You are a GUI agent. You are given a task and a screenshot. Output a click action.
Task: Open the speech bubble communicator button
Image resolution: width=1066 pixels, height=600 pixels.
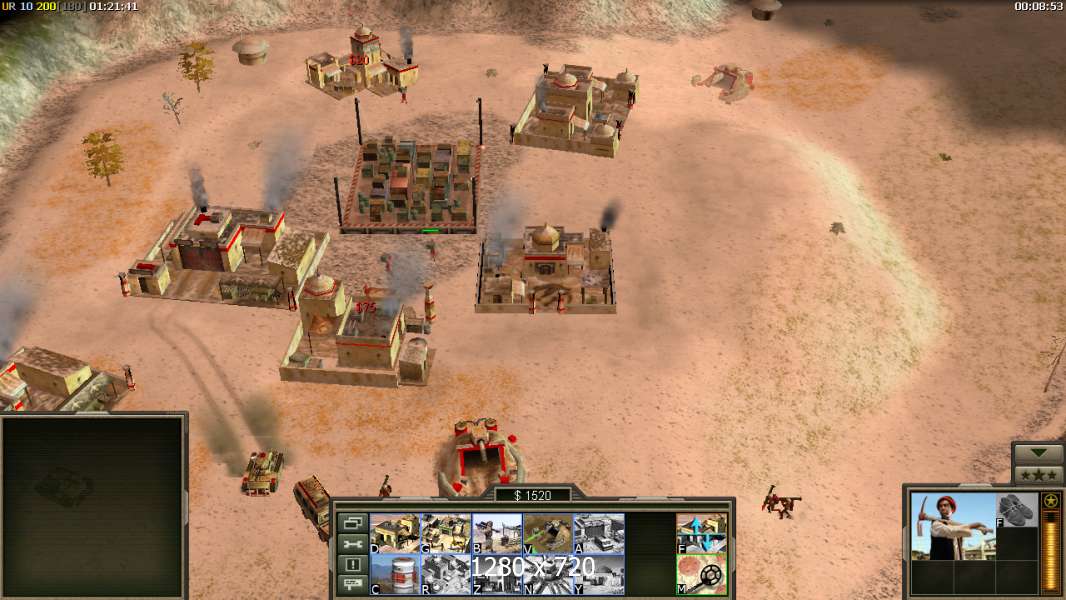tap(352, 586)
